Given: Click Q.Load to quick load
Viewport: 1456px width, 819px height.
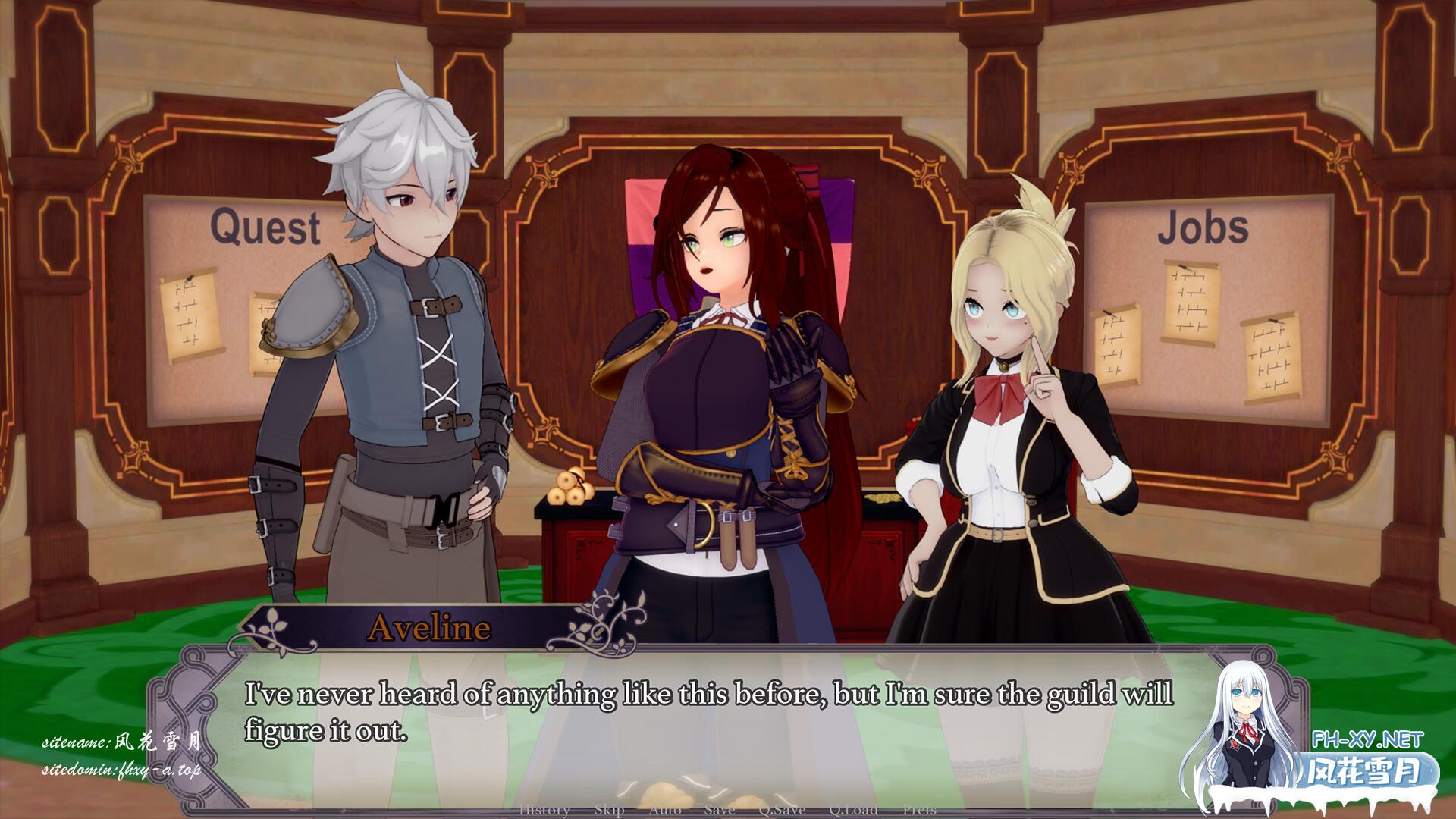Looking at the screenshot, I should (x=853, y=810).
